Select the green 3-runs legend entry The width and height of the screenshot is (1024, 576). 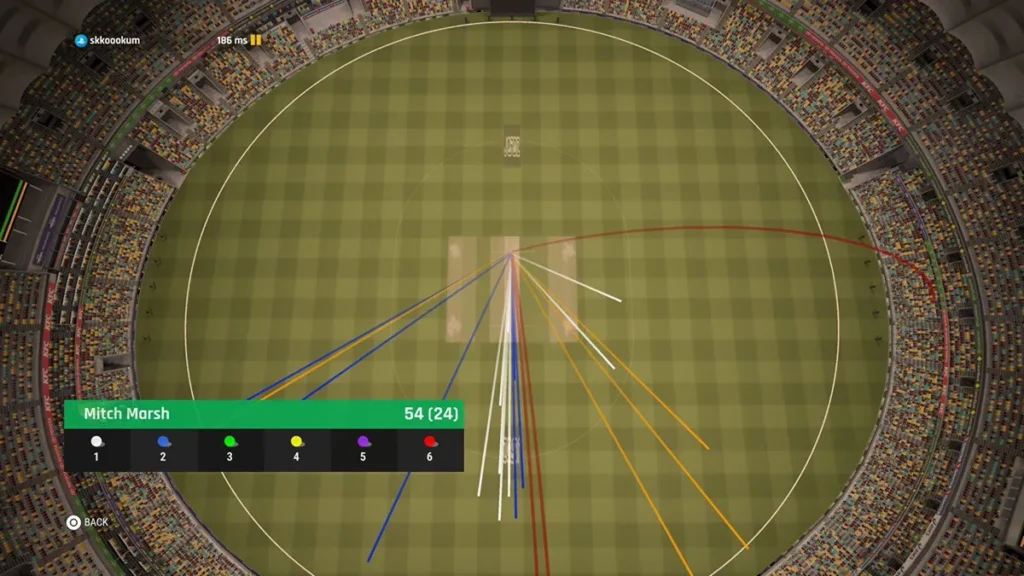click(230, 449)
